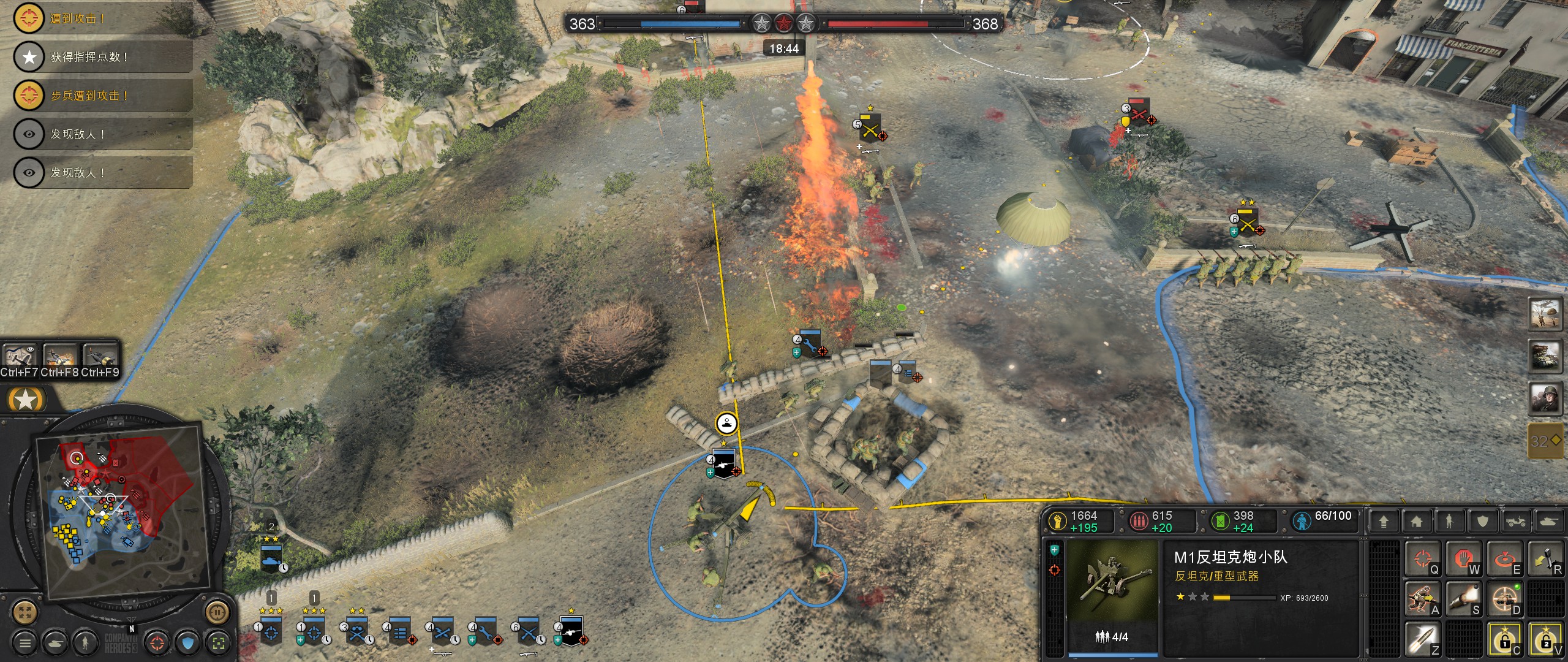
Task: Toggle the tank-targeting crosshair ability
Action: [x=1504, y=599]
